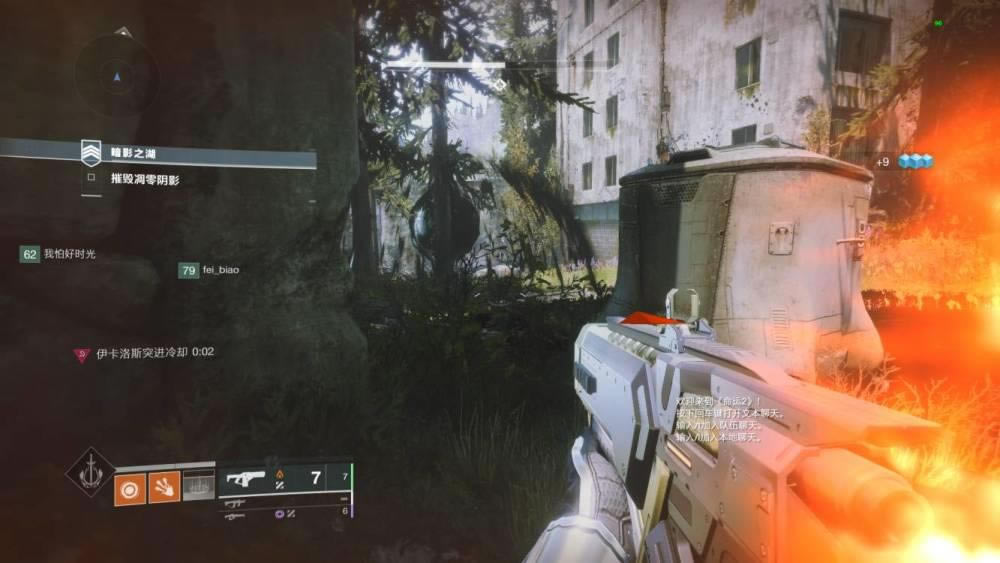Select player fei_biao nameplate

pos(209,270)
